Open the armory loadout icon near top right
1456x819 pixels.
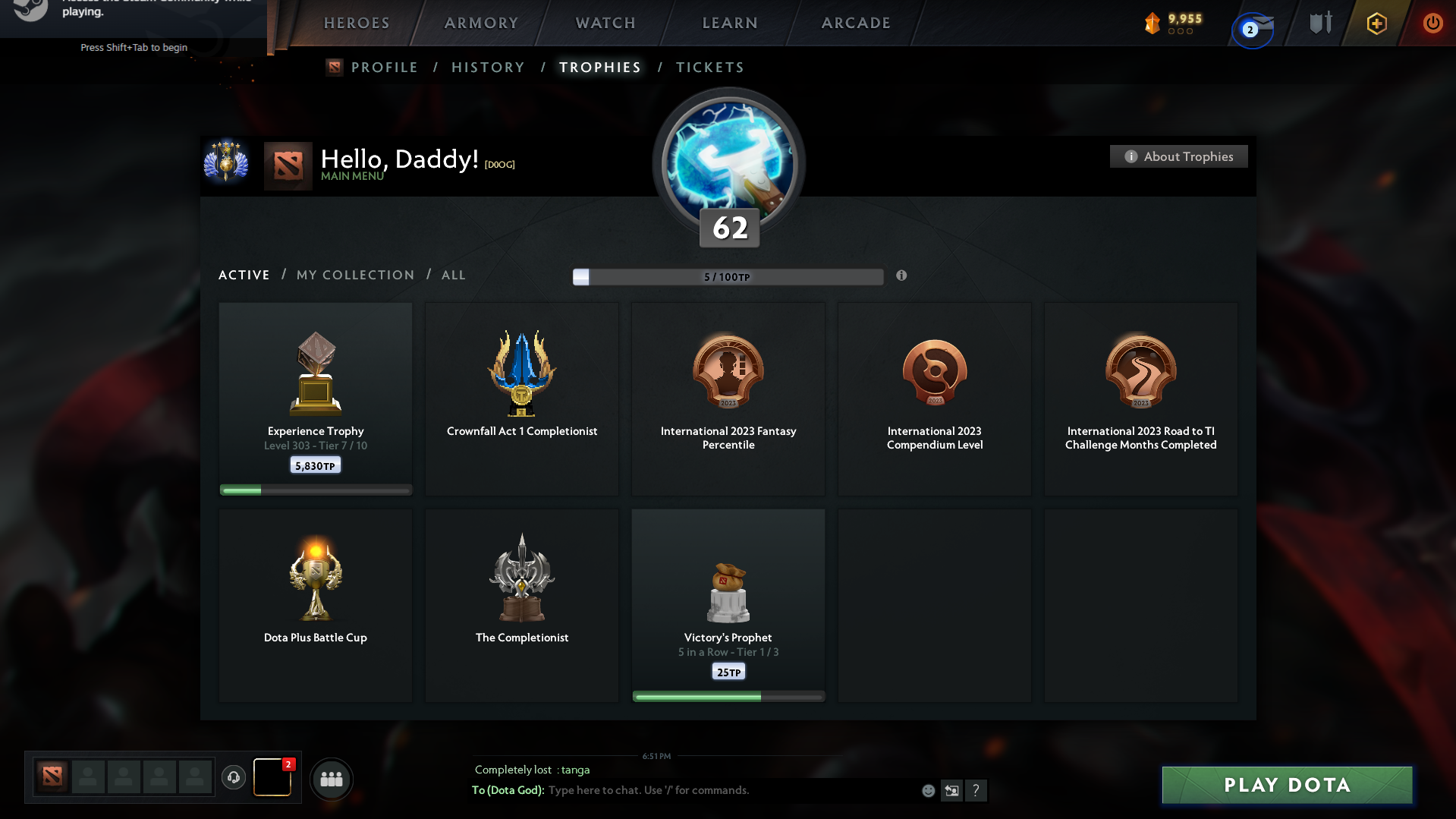click(1319, 23)
